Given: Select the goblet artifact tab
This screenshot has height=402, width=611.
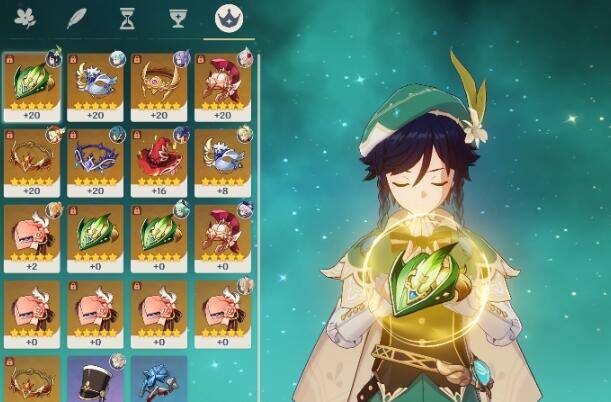Looking at the screenshot, I should pos(178,18).
